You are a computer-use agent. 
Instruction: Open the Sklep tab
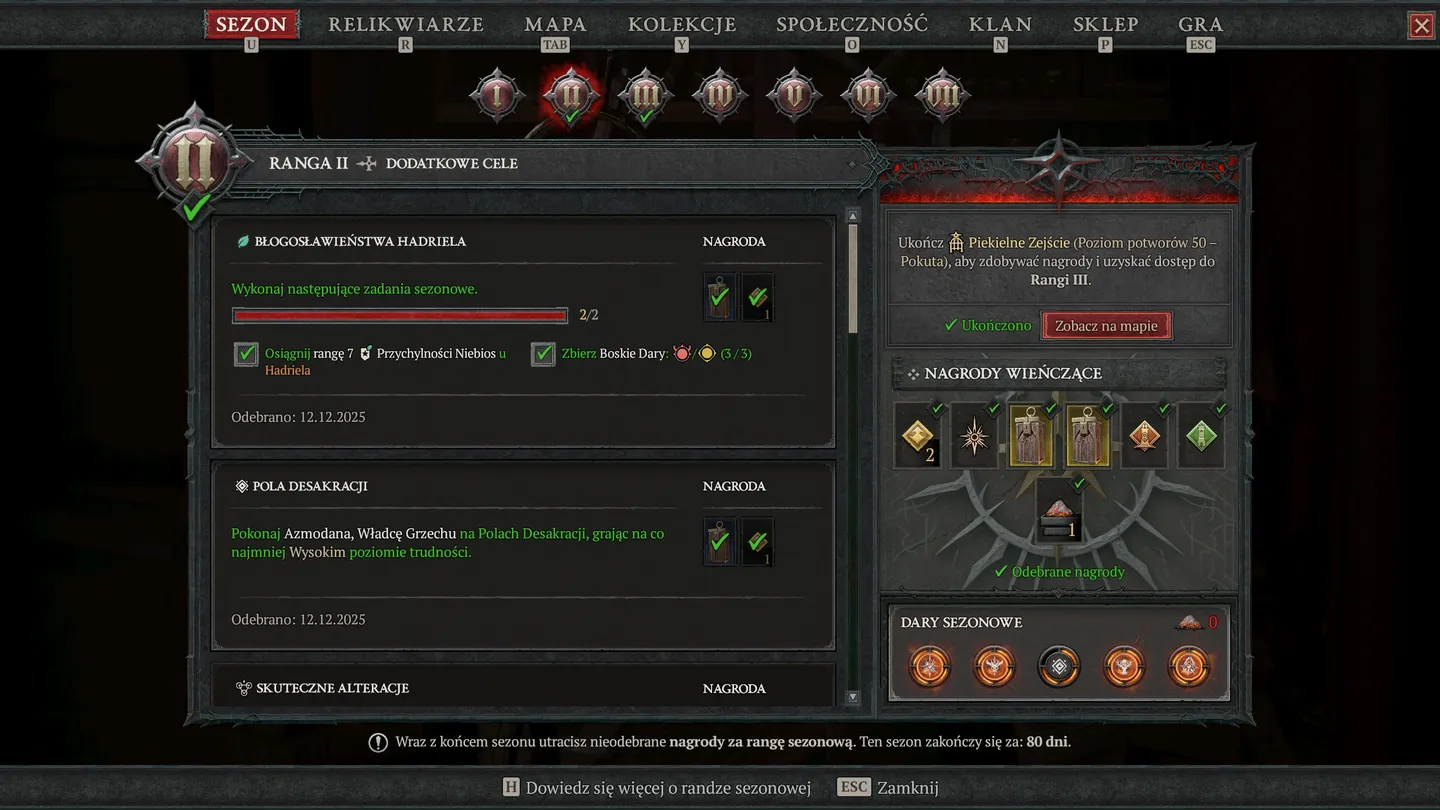1105,25
